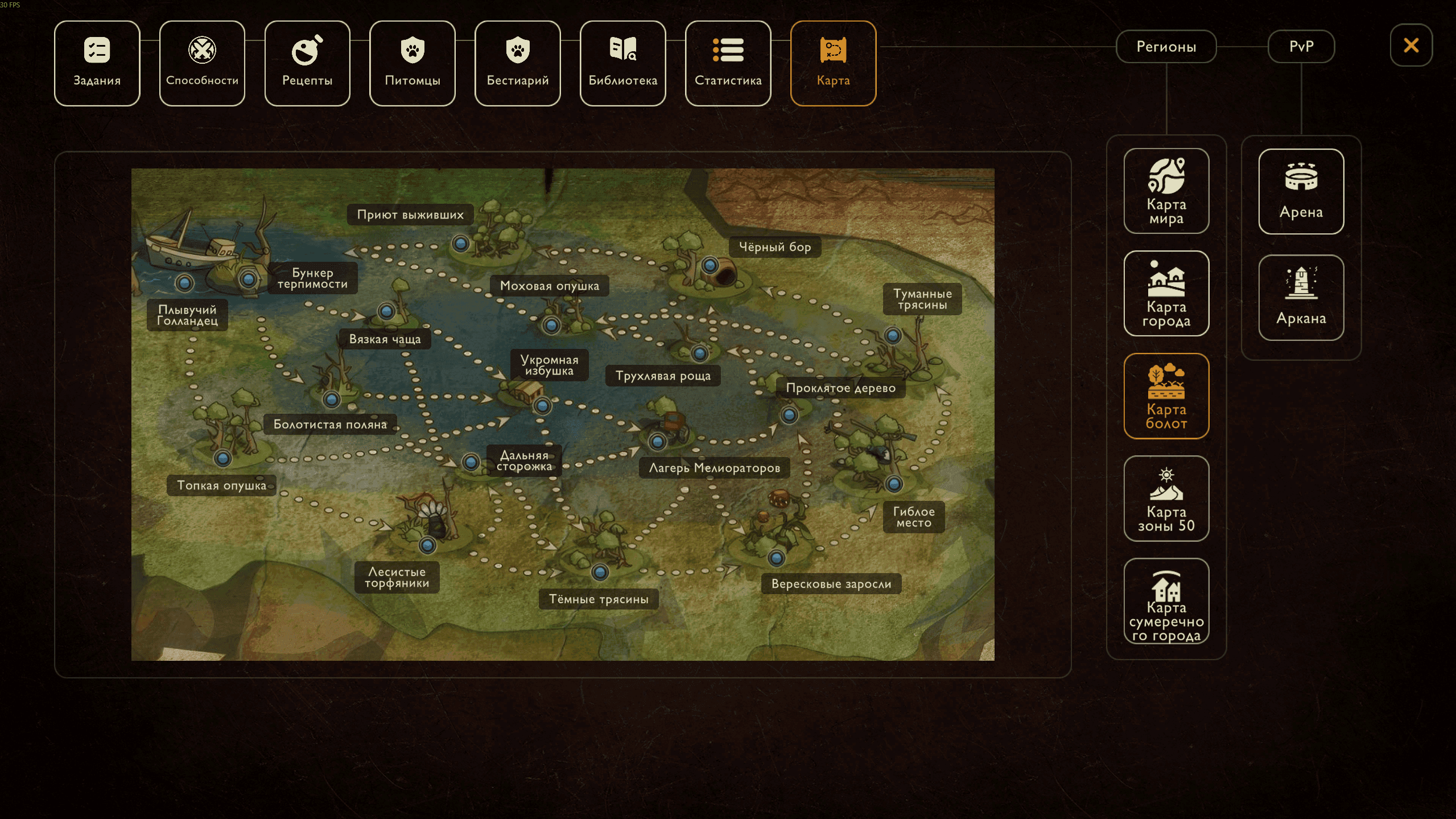Choose the Карта мира region map
Screen dimensions: 1456x819
[1166, 191]
